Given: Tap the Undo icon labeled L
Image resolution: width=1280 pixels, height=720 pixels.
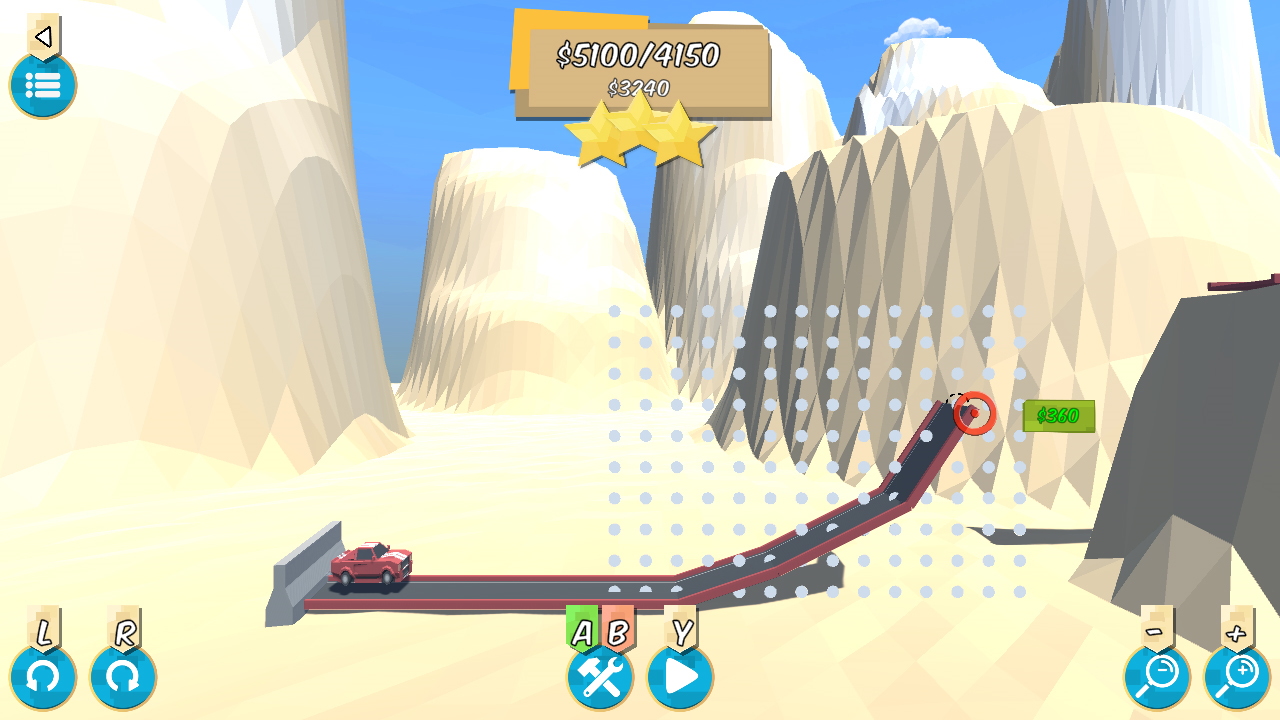Looking at the screenshot, I should pyautogui.click(x=42, y=677).
